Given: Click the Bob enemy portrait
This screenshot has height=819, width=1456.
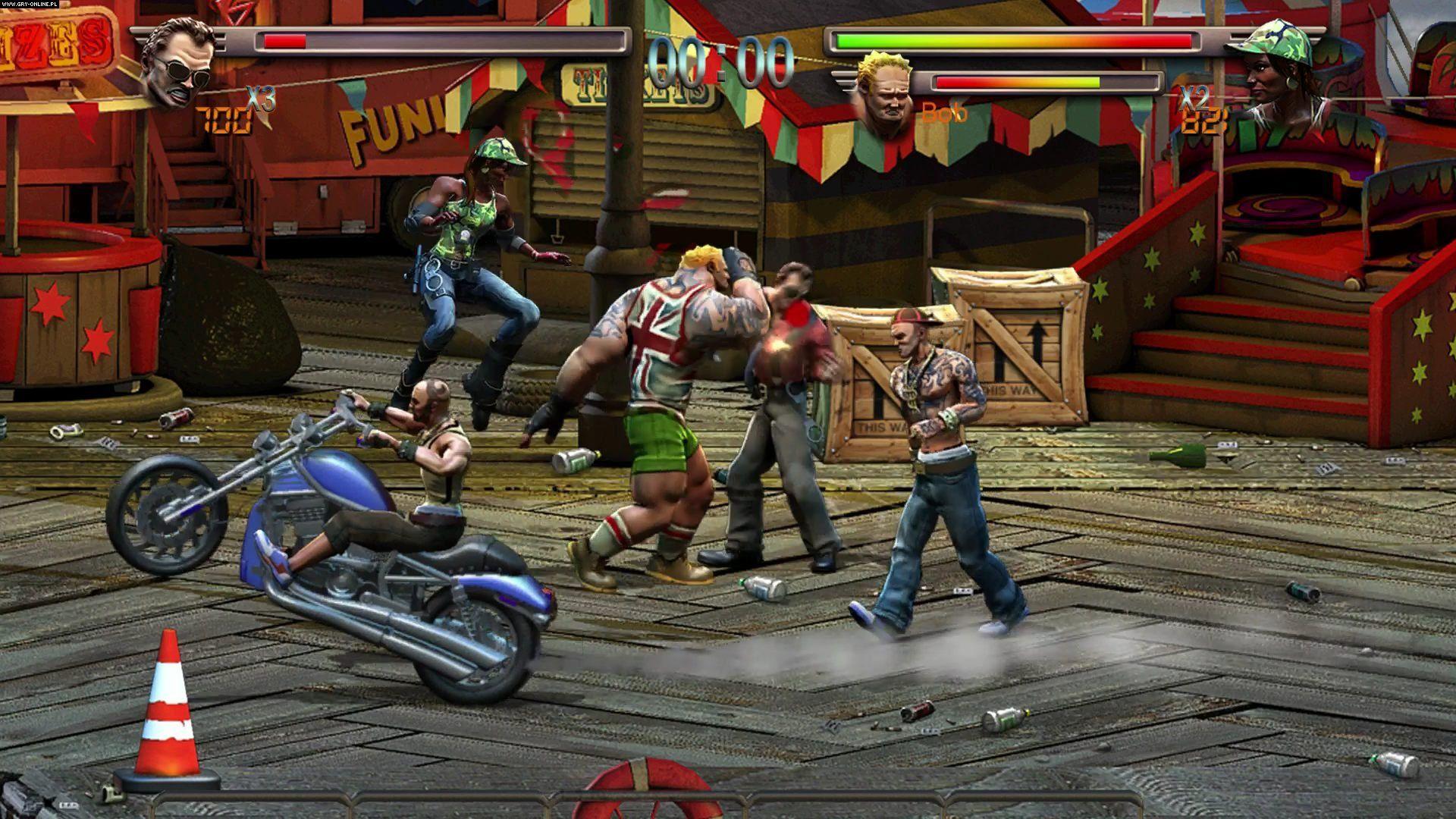Looking at the screenshot, I should click(x=884, y=93).
